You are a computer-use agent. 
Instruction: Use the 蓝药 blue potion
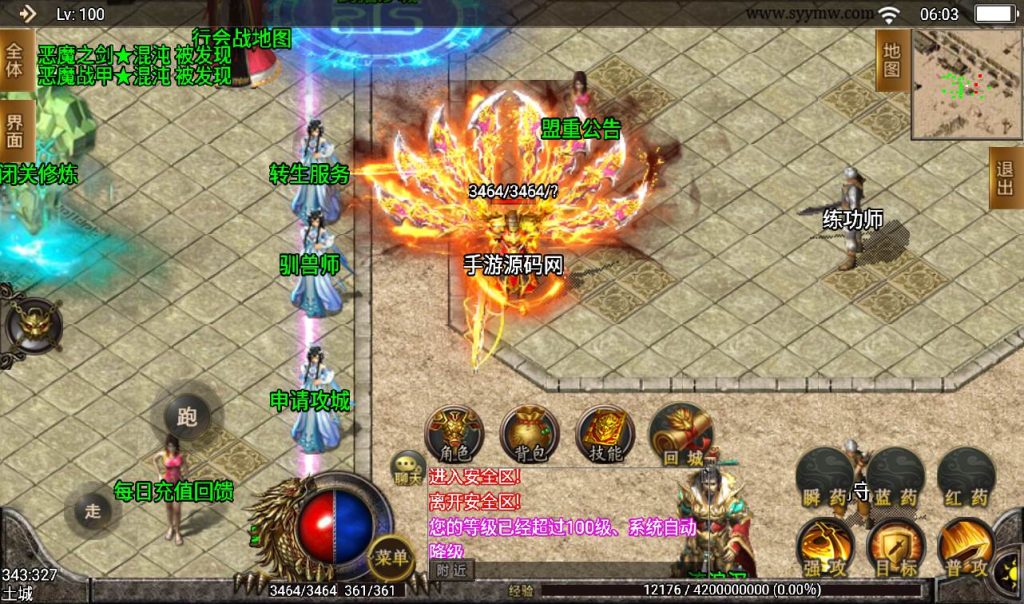coord(895,478)
